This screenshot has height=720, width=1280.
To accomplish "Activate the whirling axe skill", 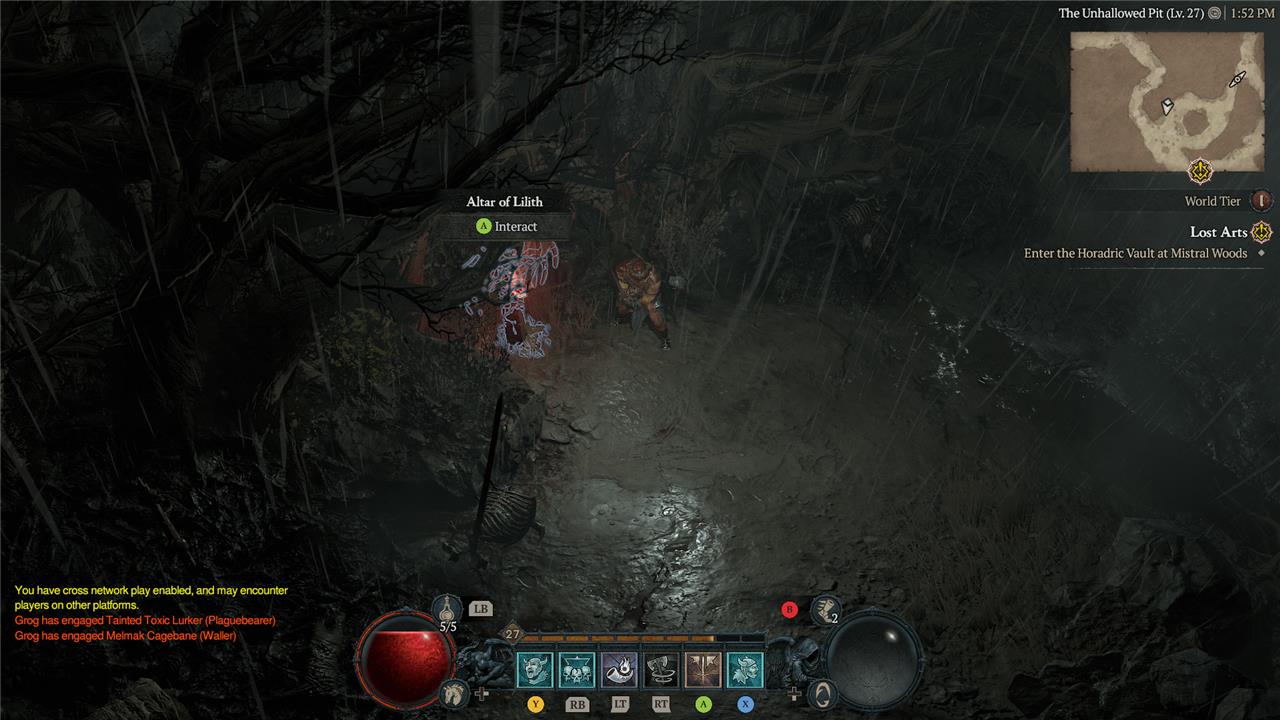I will pos(661,669).
